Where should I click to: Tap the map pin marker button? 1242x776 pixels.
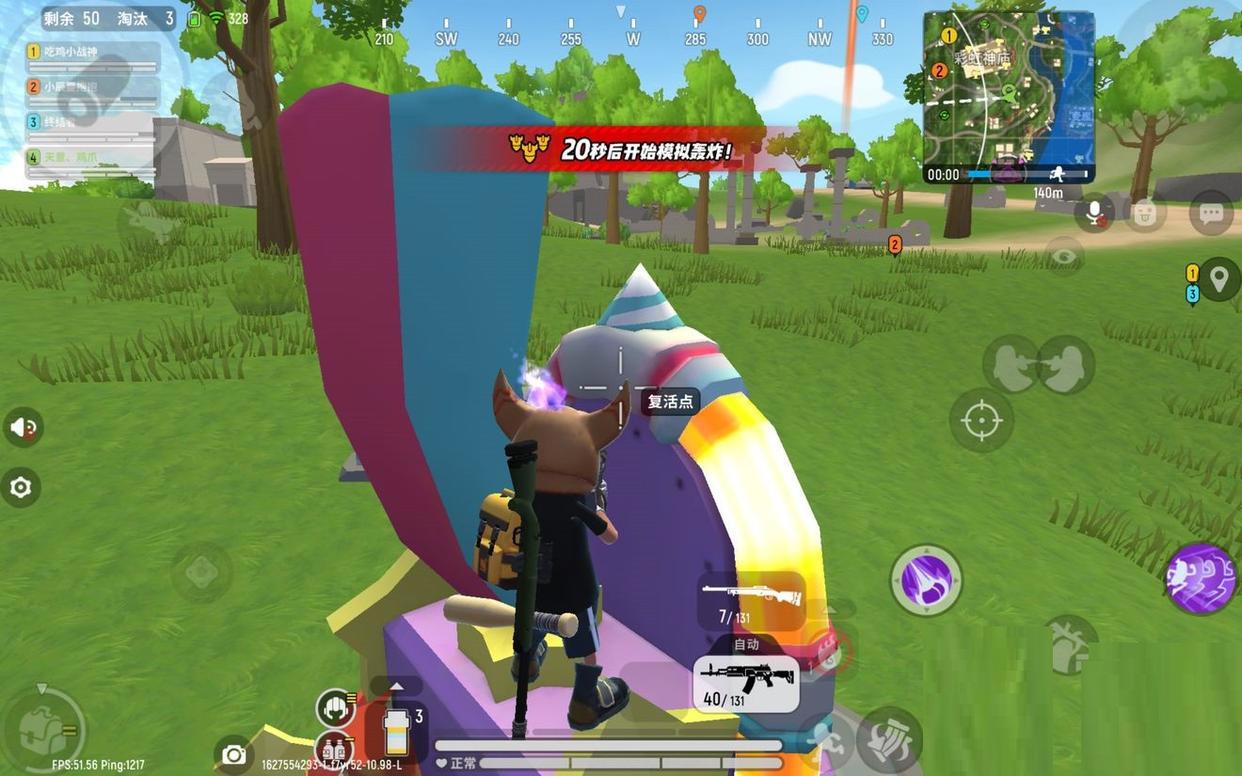point(1219,278)
